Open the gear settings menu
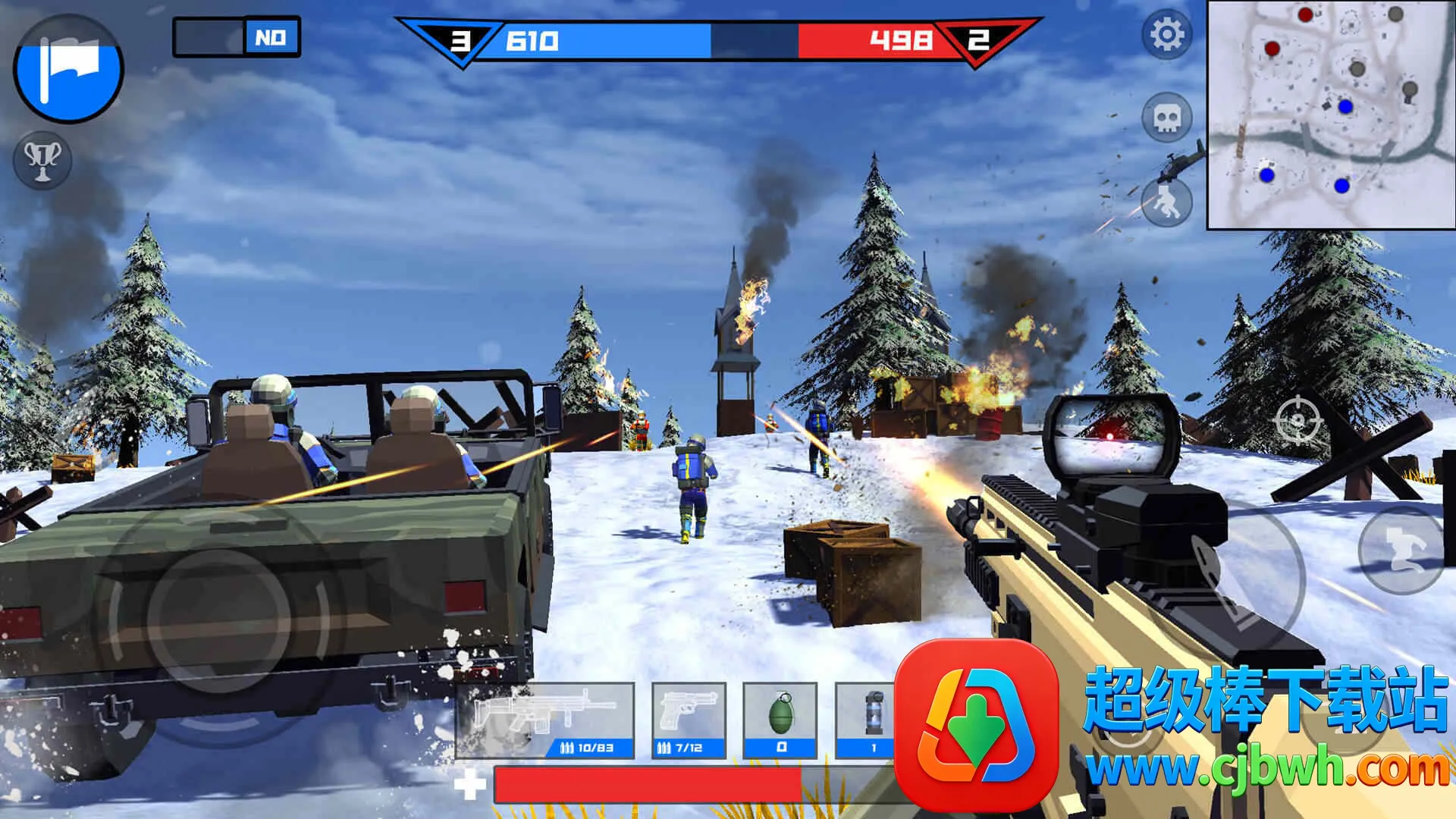The image size is (1456, 819). click(x=1166, y=34)
